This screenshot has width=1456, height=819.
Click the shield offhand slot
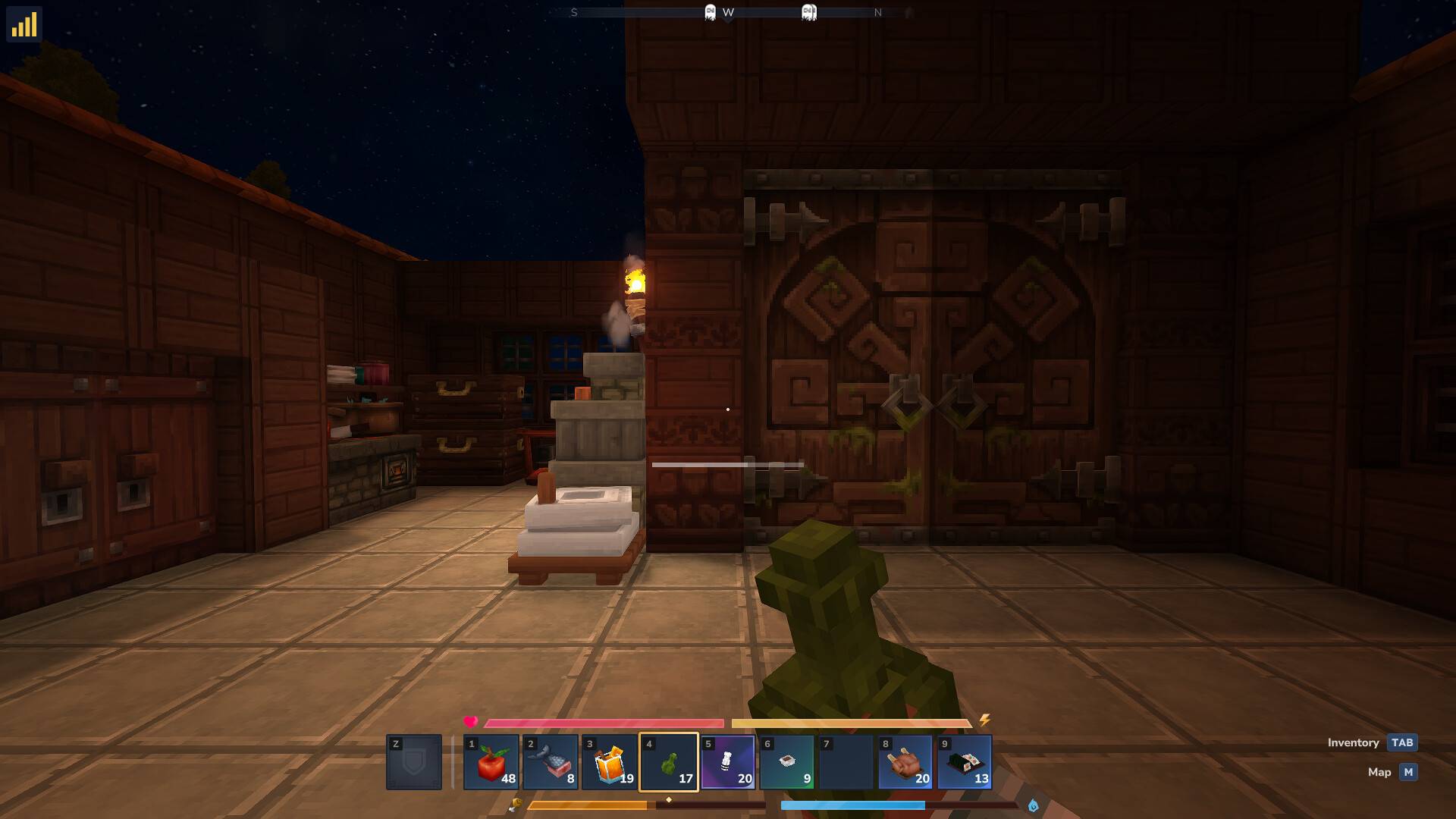(x=414, y=762)
